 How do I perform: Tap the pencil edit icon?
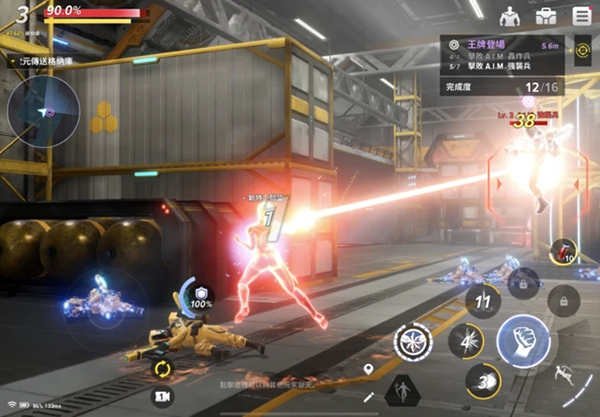(369, 398)
